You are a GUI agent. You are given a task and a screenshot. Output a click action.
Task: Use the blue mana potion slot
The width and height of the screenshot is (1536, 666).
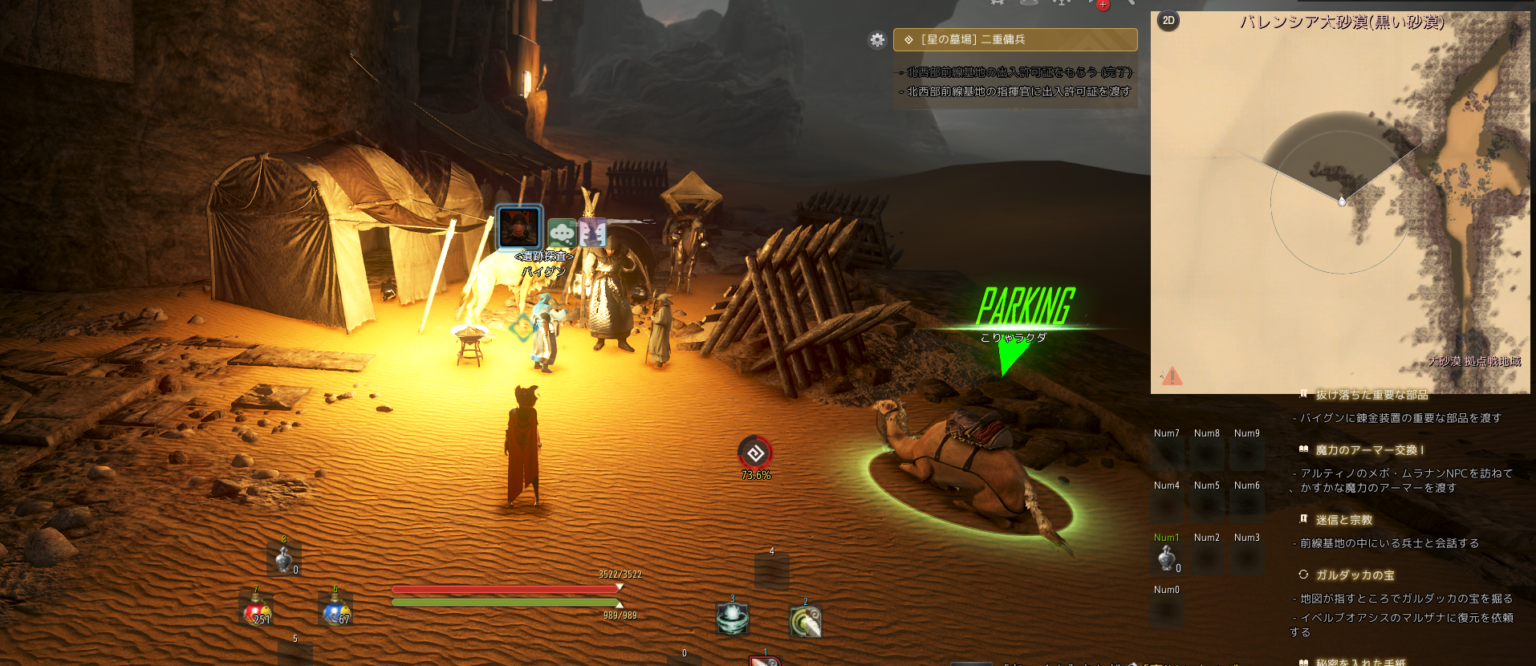point(335,609)
